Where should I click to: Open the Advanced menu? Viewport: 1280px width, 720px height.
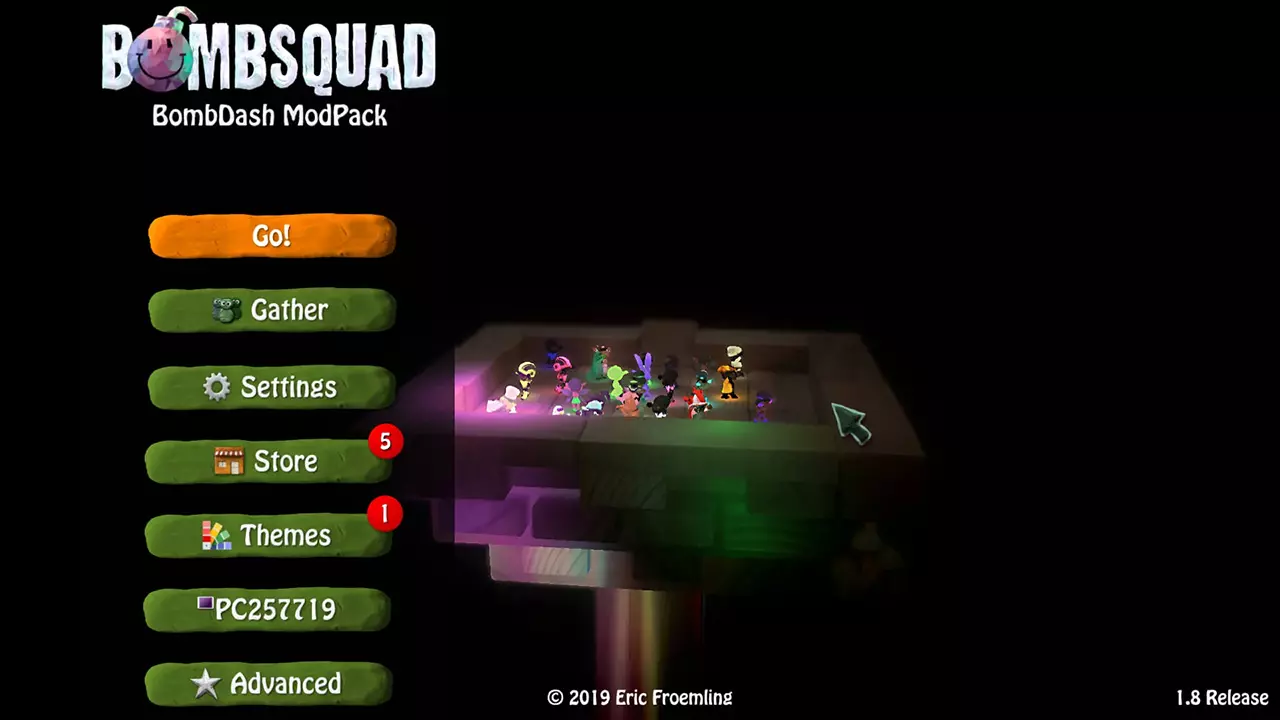coord(271,684)
